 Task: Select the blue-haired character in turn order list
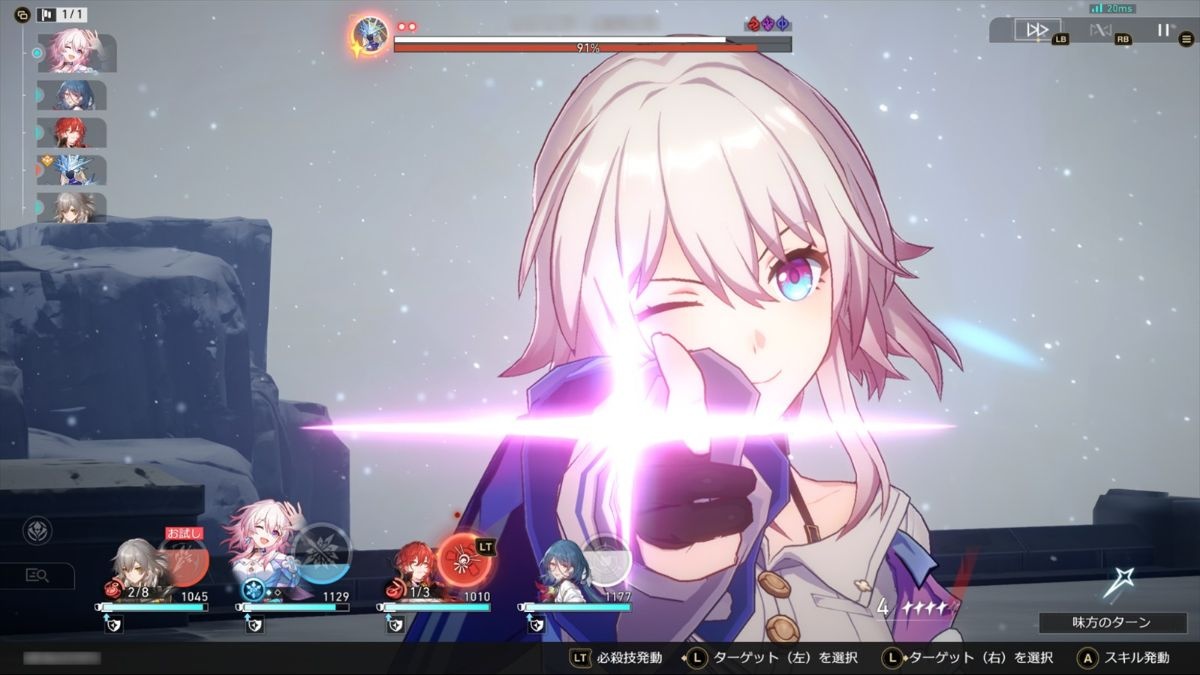(x=74, y=95)
